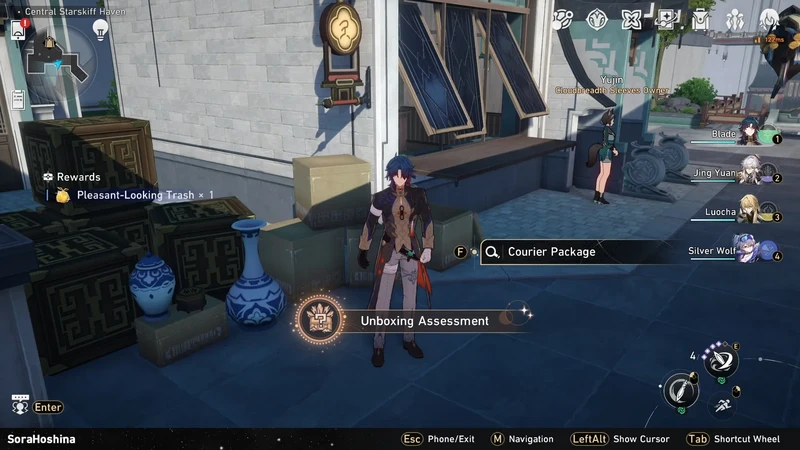Open the chat box icon above Enter
The width and height of the screenshot is (800, 450).
pyautogui.click(x=19, y=403)
